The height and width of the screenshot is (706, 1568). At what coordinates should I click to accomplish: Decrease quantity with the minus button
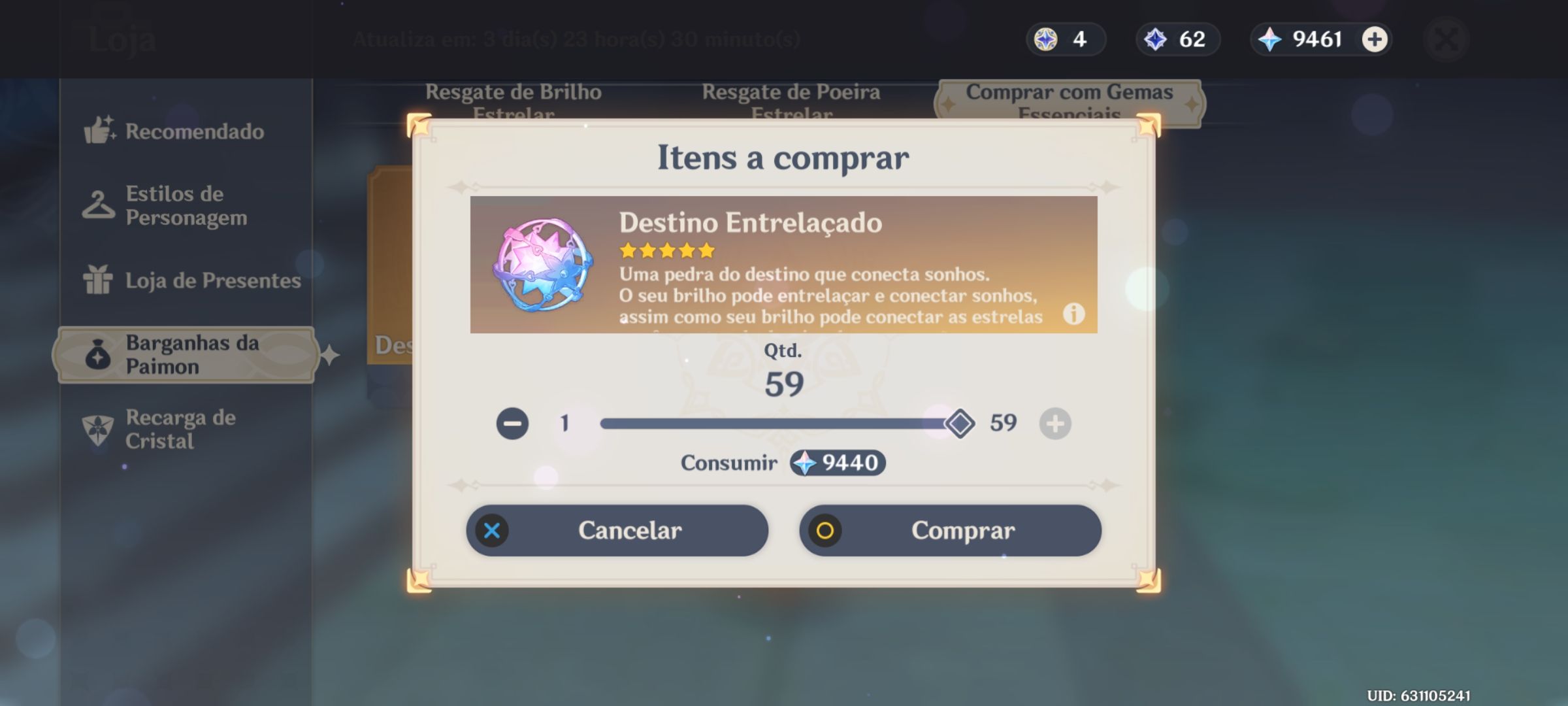(514, 423)
